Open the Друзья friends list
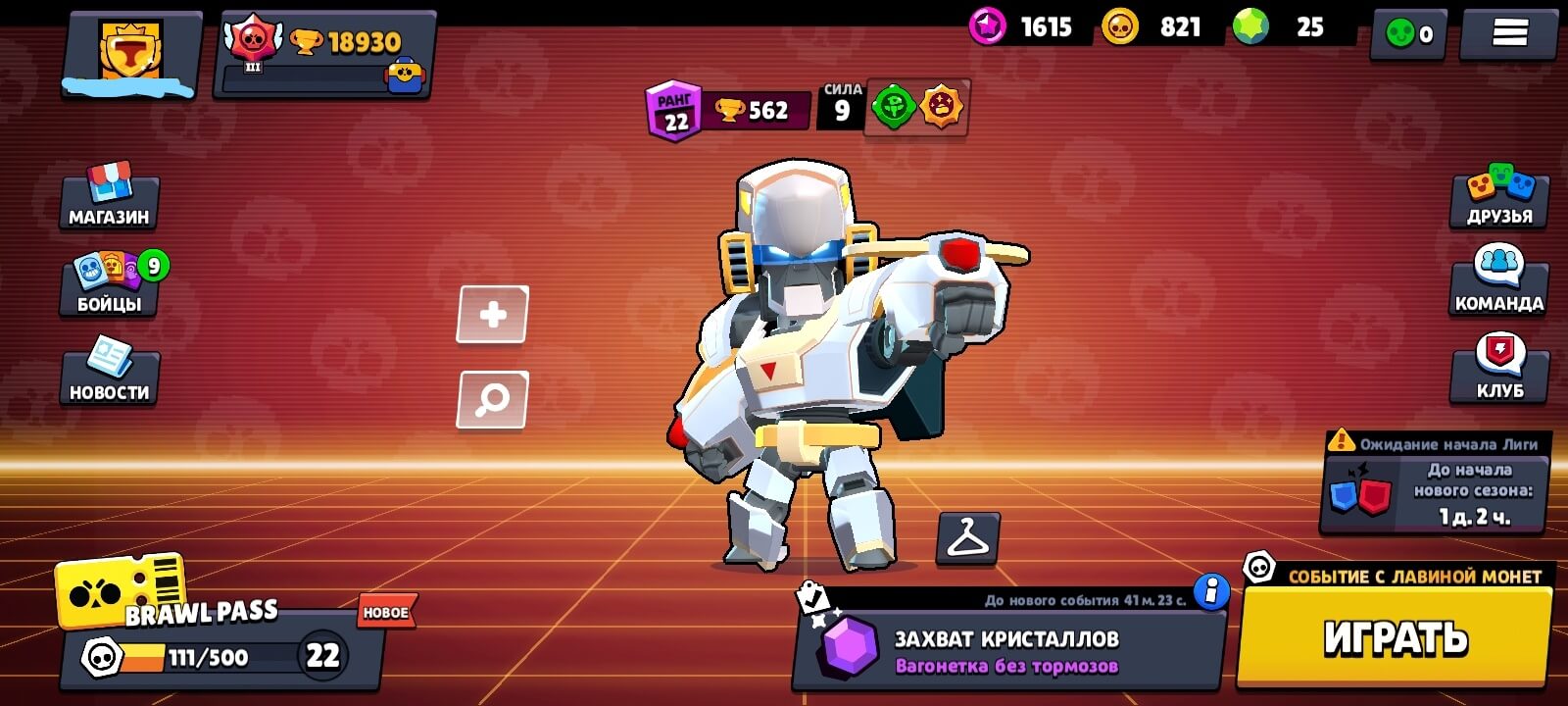The image size is (1568, 706). click(1498, 197)
